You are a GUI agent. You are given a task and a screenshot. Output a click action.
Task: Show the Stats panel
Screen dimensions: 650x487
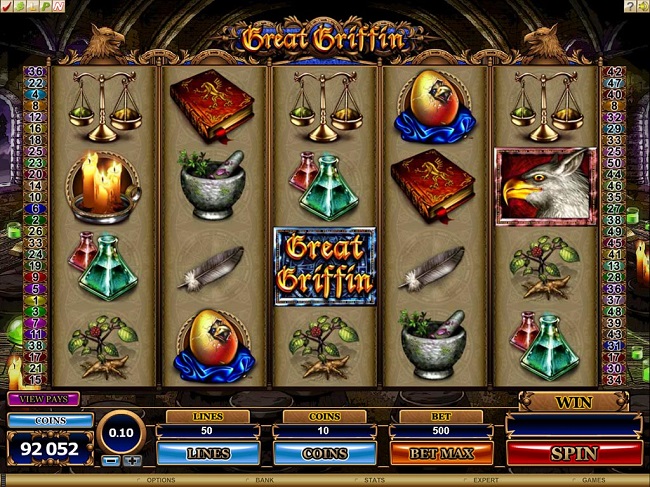[375, 481]
